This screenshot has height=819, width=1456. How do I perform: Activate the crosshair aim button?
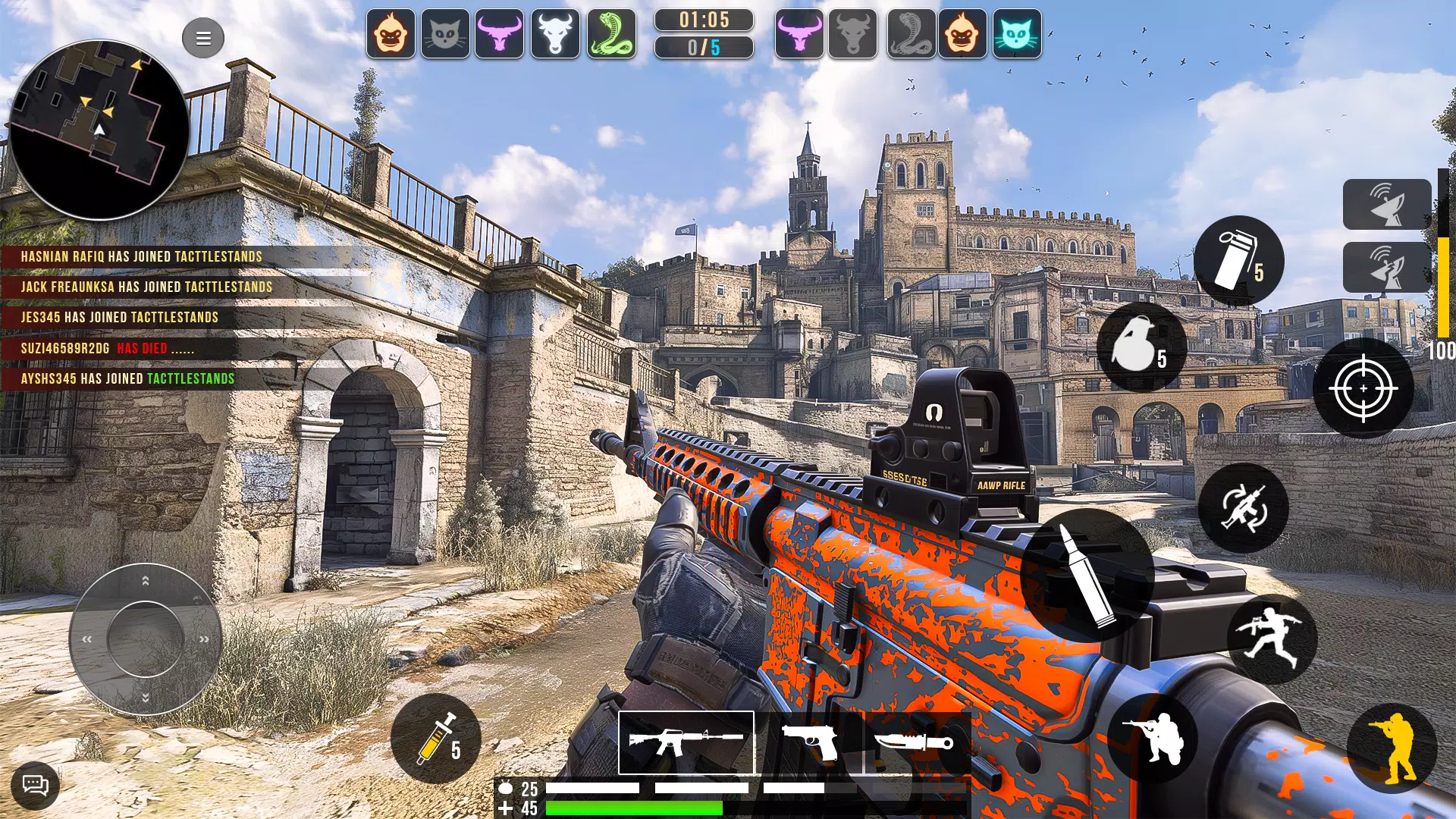pos(1363,388)
